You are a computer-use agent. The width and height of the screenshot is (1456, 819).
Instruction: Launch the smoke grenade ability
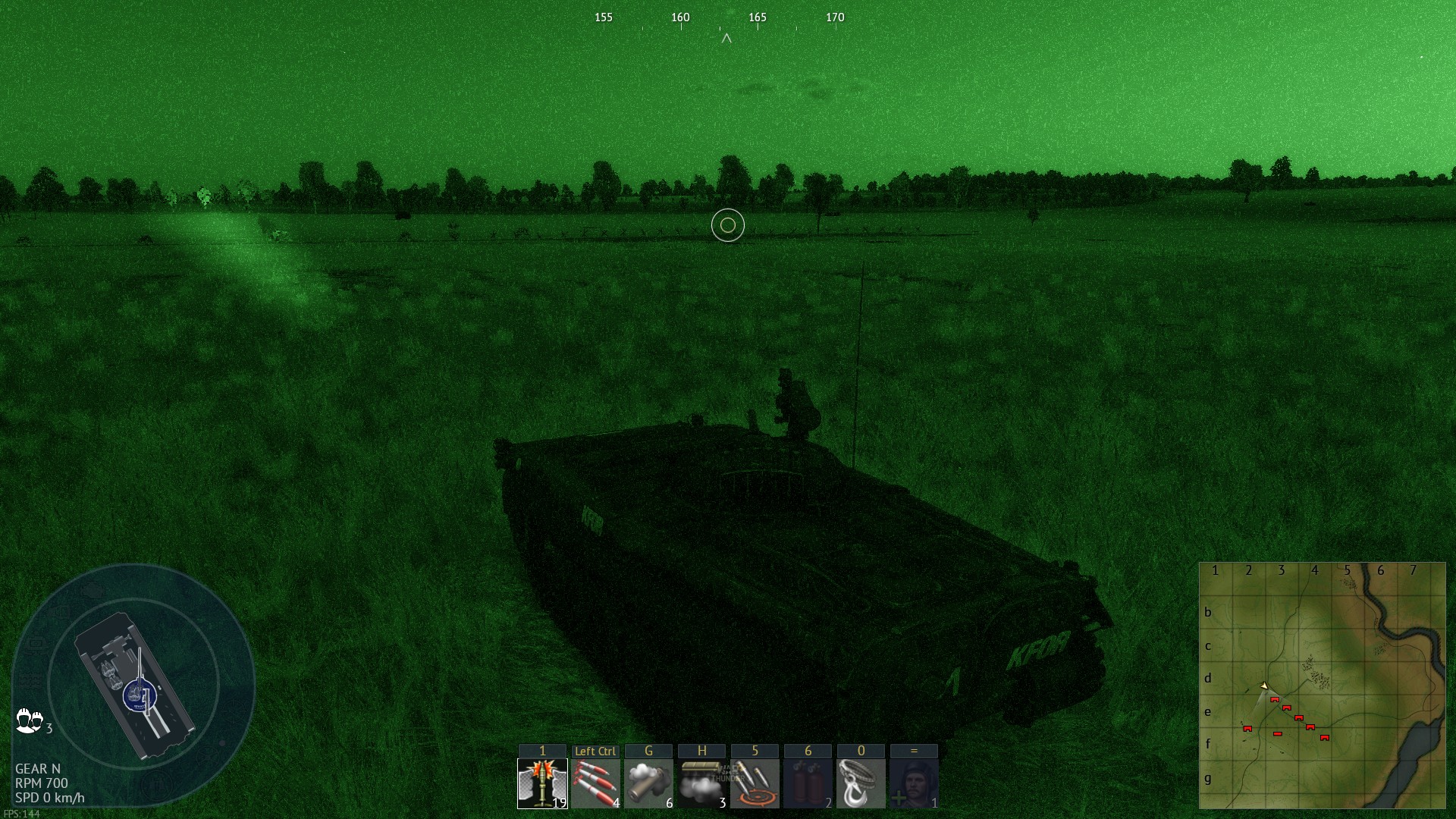[648, 783]
